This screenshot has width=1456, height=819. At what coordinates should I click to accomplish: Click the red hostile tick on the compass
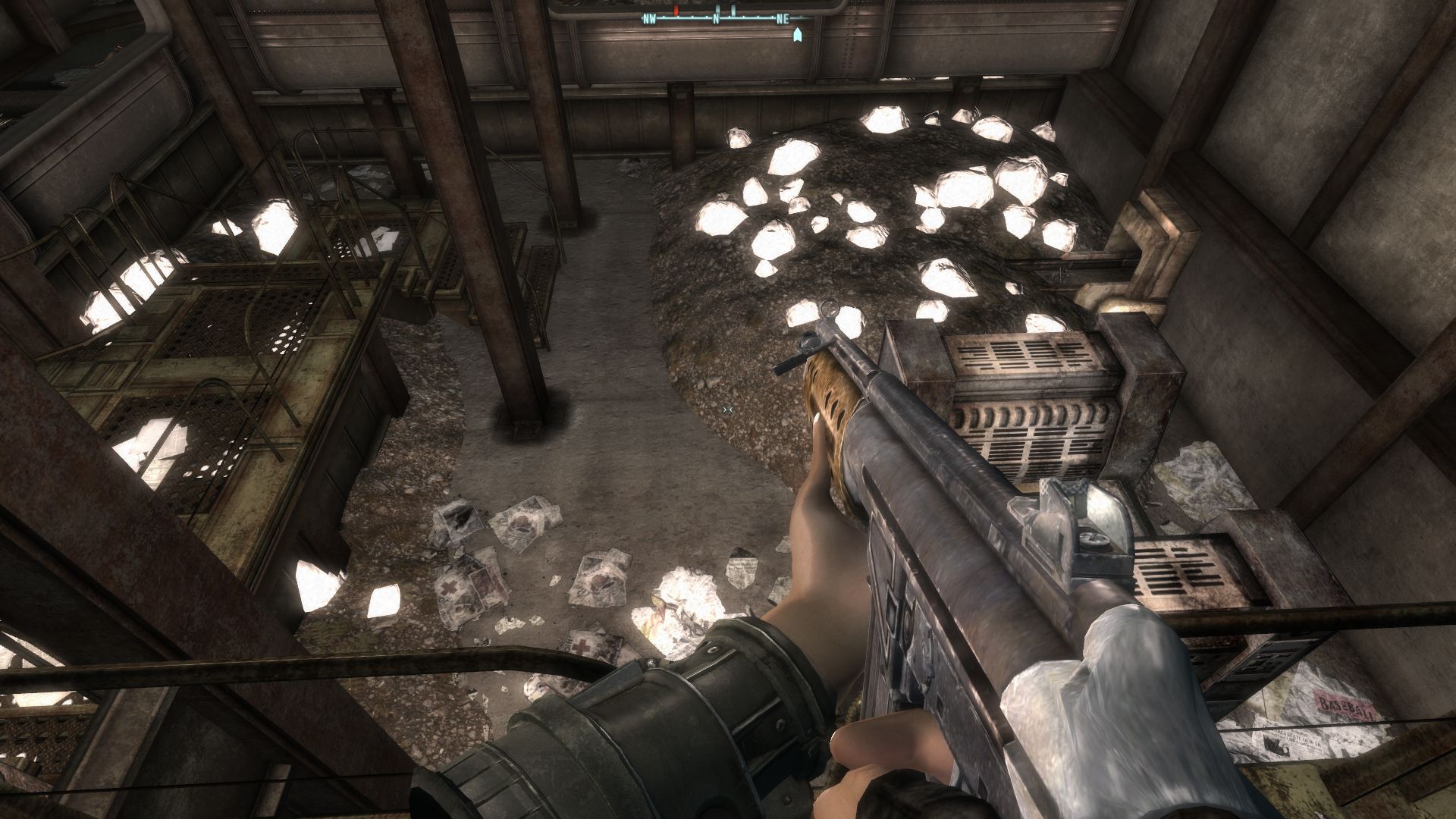tap(676, 12)
